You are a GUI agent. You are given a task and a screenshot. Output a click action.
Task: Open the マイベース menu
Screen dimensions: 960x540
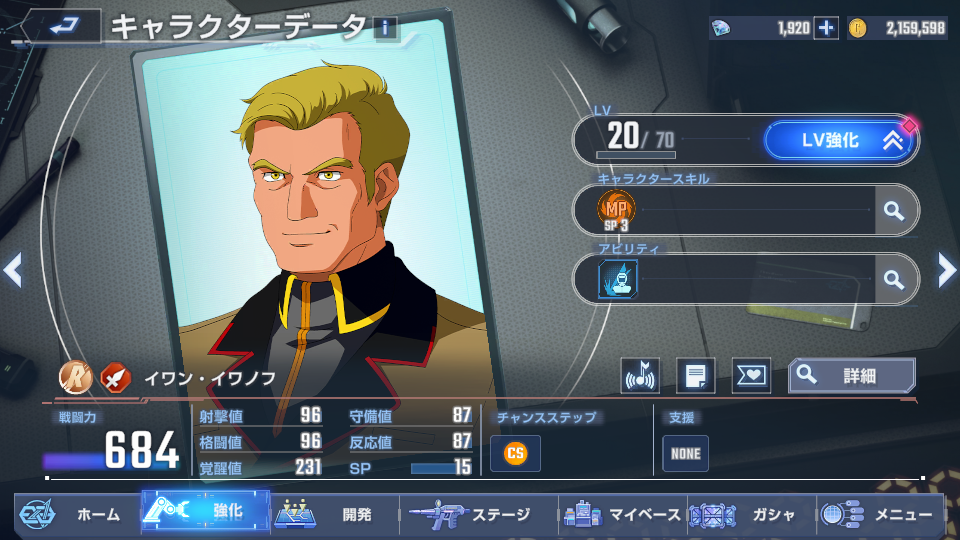(623, 515)
